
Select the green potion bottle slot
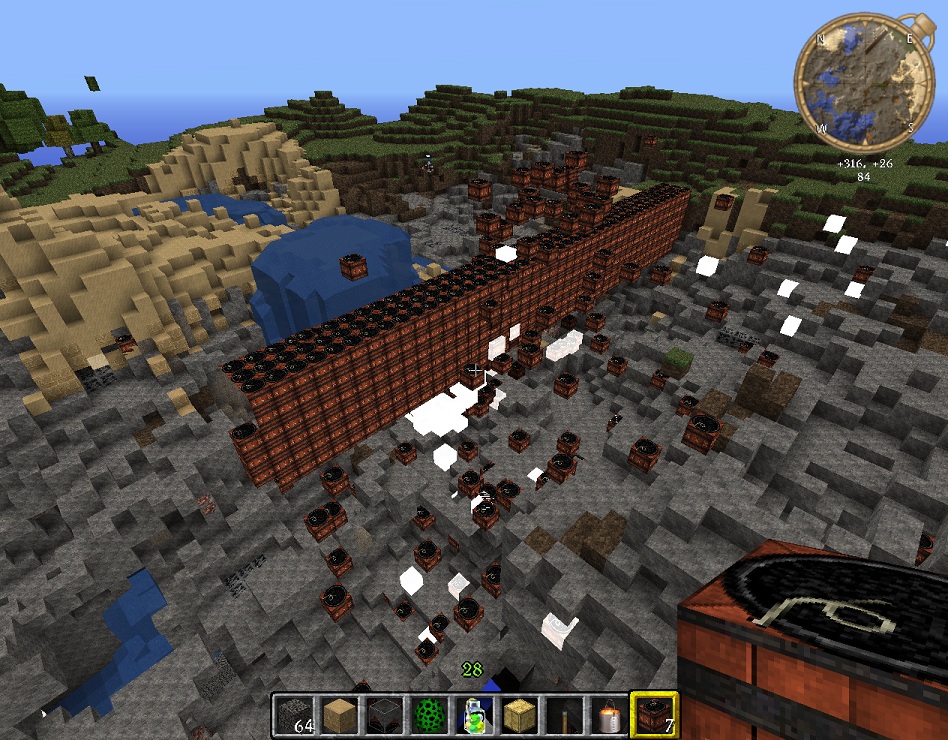(473, 716)
